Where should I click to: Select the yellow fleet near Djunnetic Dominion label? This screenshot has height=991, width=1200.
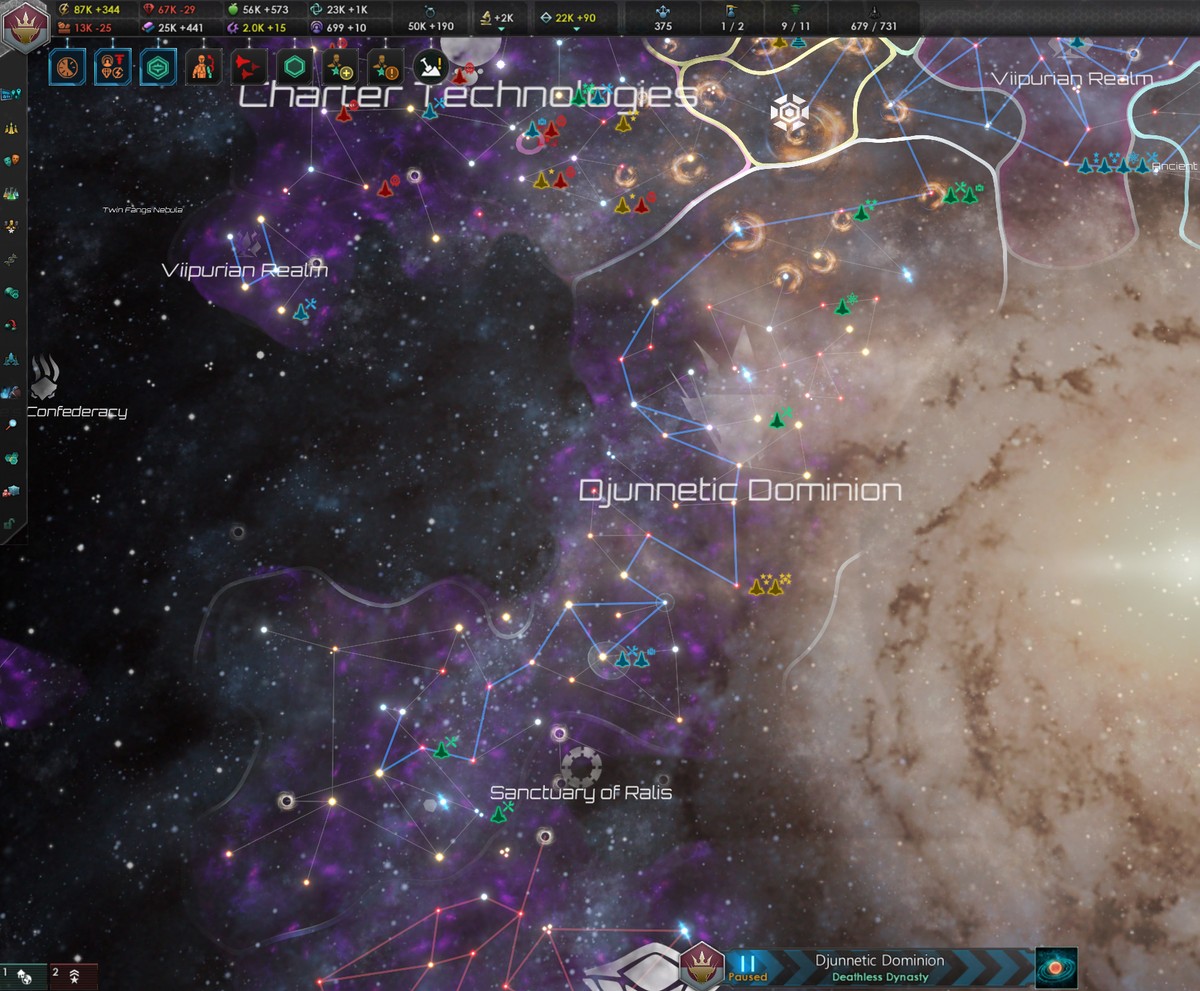point(769,585)
